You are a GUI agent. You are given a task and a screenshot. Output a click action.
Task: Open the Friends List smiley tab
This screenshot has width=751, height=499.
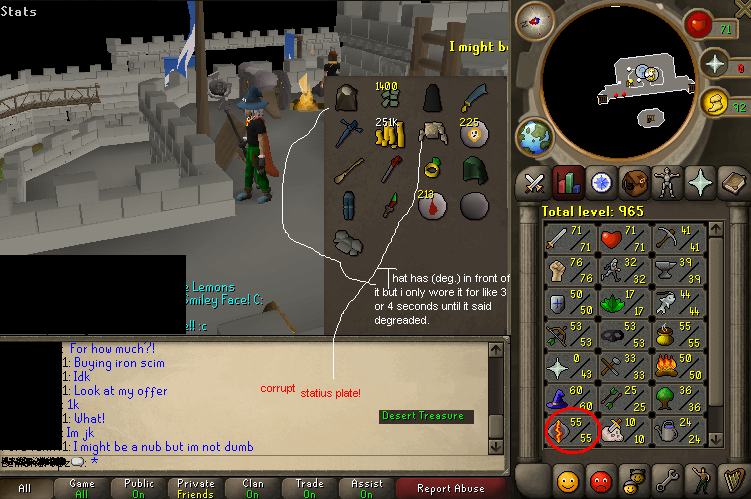[x=567, y=479]
